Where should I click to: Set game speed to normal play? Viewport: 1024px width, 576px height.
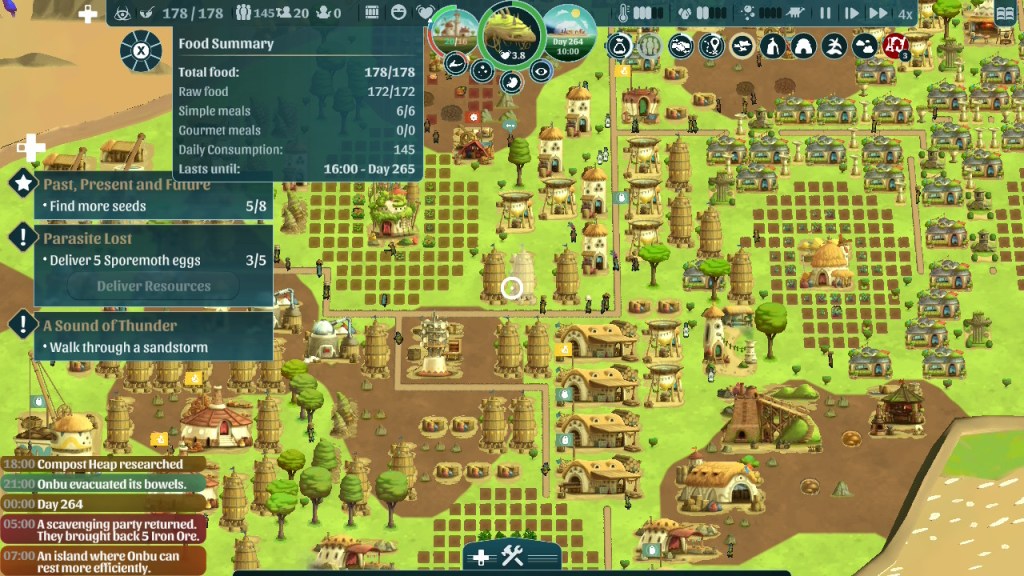pos(852,14)
